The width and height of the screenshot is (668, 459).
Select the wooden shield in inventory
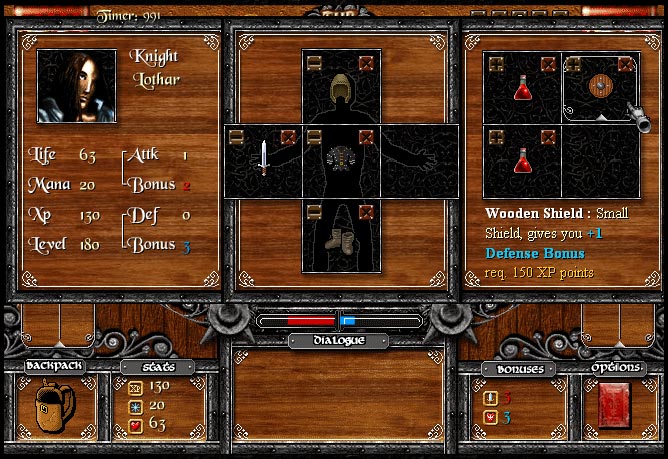[602, 88]
